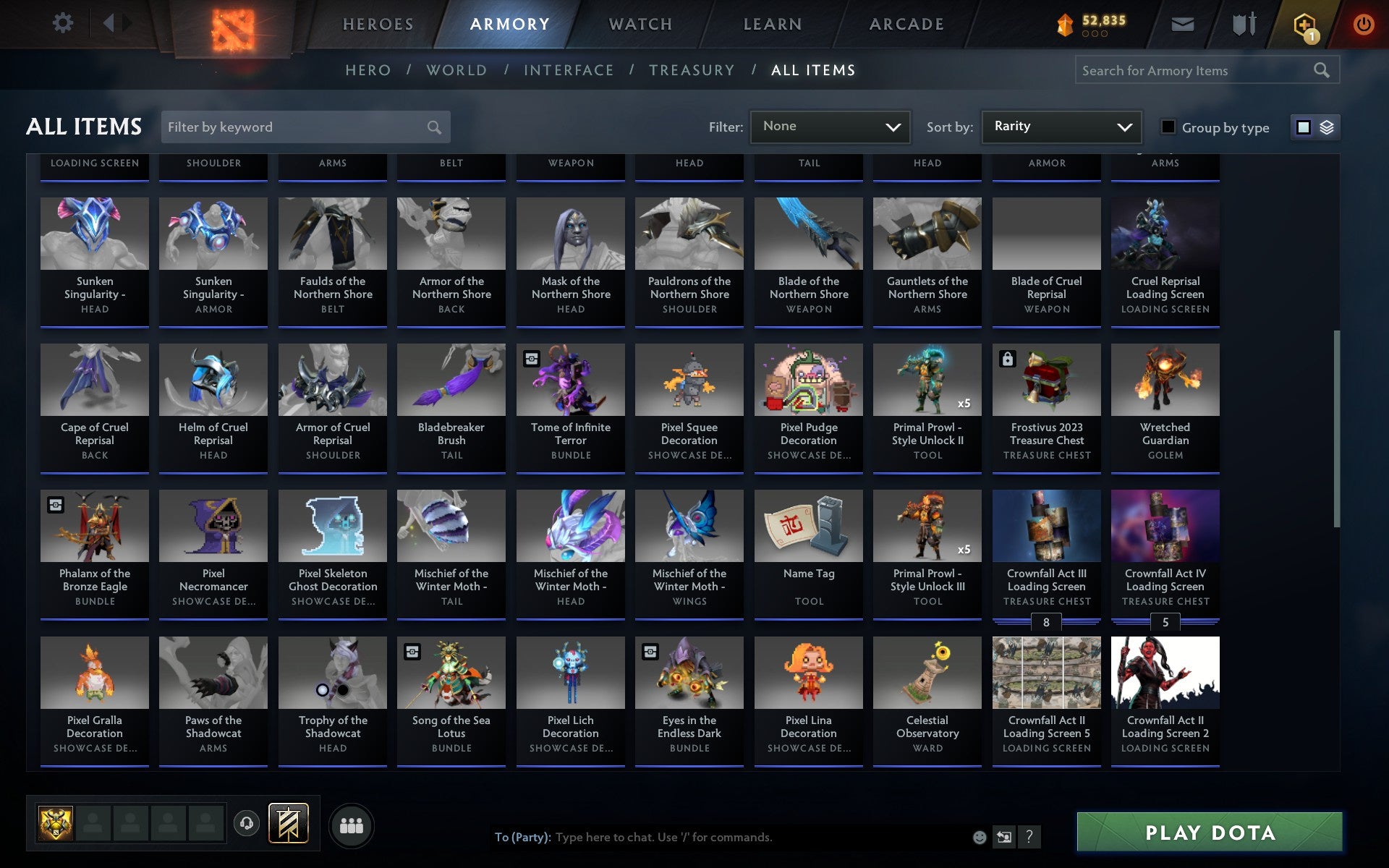Open the Sort by Rarity dropdown

[x=1061, y=127]
